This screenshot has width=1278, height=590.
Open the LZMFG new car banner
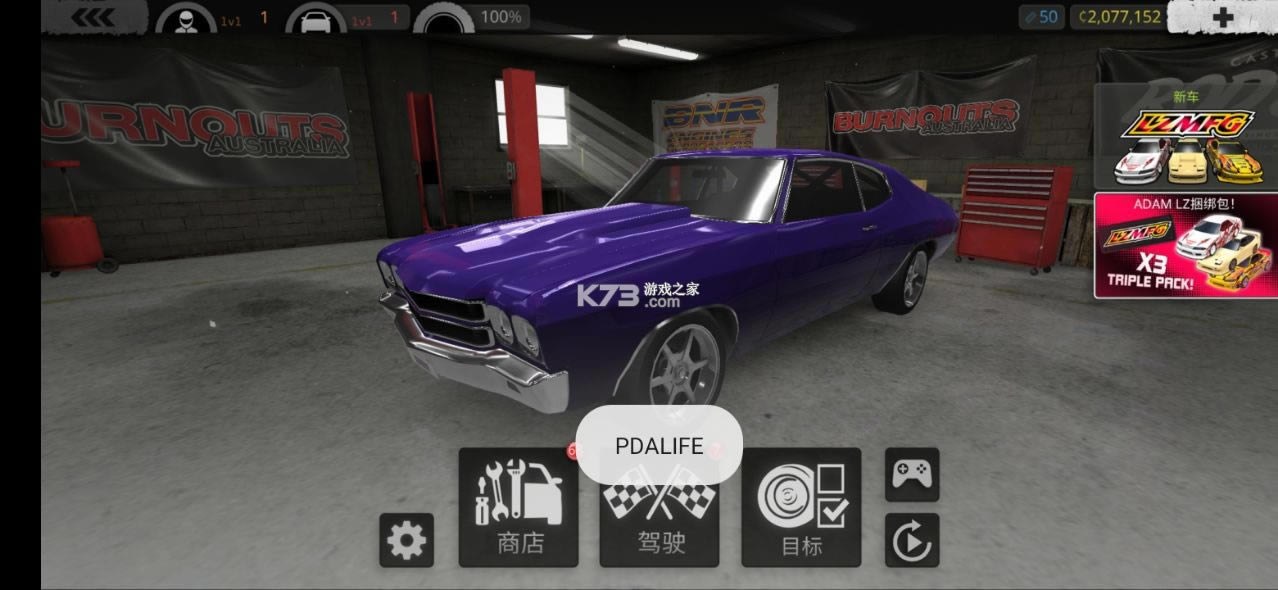pos(1185,137)
